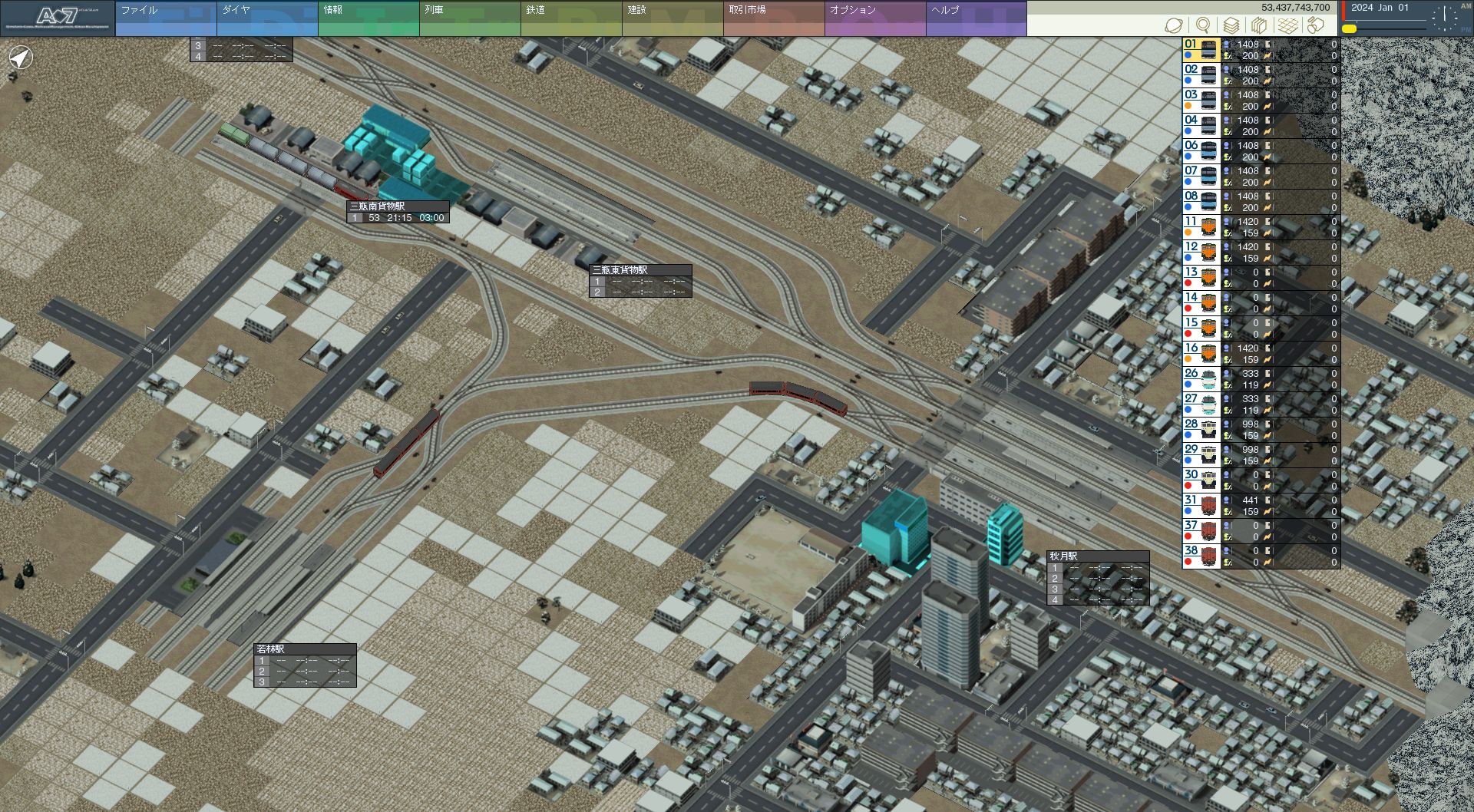The image size is (1474, 812).
Task: Open the 鉄道 (Railway) menu
Action: (x=570, y=18)
